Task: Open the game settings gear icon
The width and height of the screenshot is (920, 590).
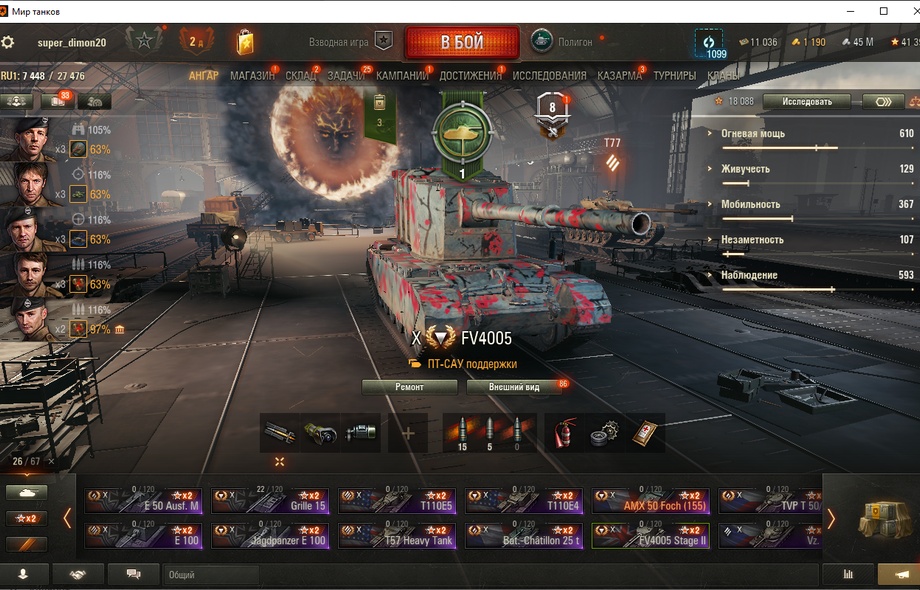Action: [8, 42]
